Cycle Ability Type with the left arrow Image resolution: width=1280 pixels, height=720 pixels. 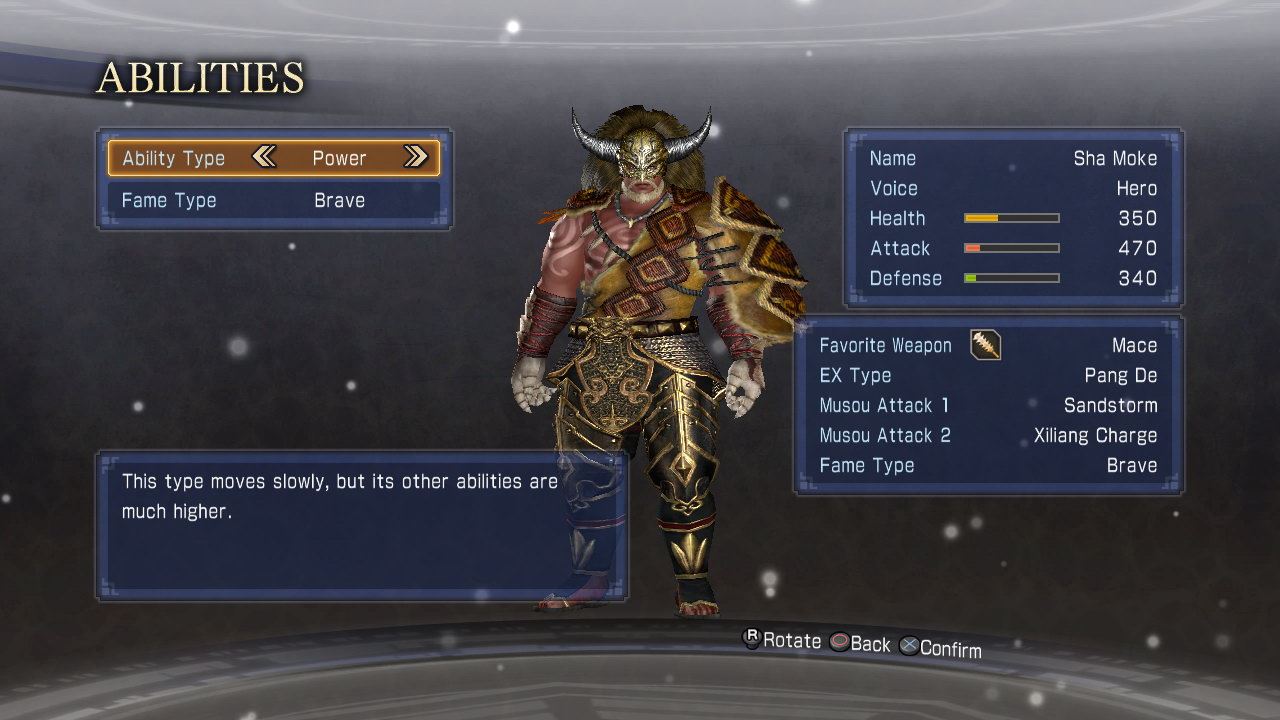(264, 157)
